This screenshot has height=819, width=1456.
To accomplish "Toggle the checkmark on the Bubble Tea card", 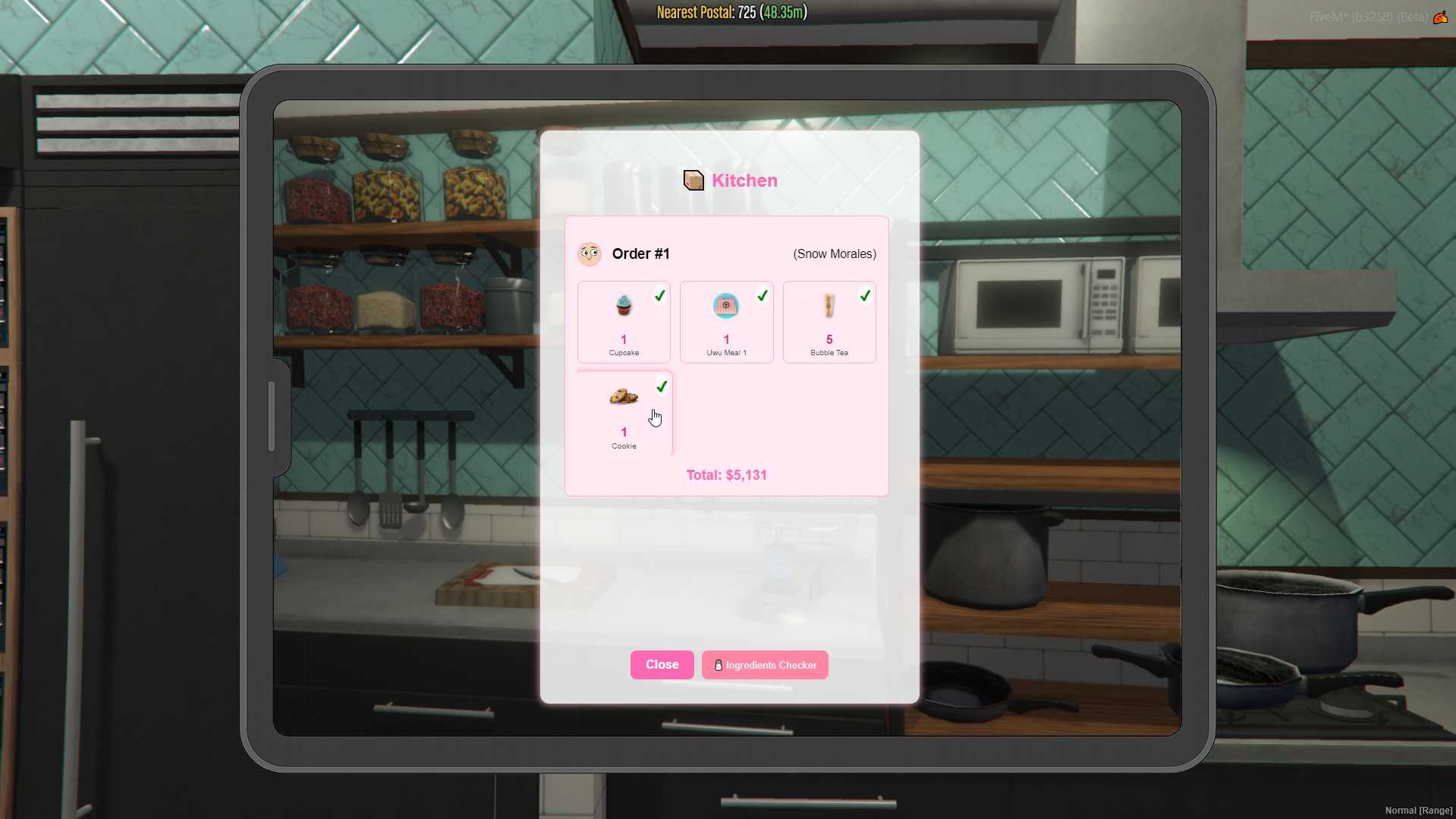I will point(865,296).
